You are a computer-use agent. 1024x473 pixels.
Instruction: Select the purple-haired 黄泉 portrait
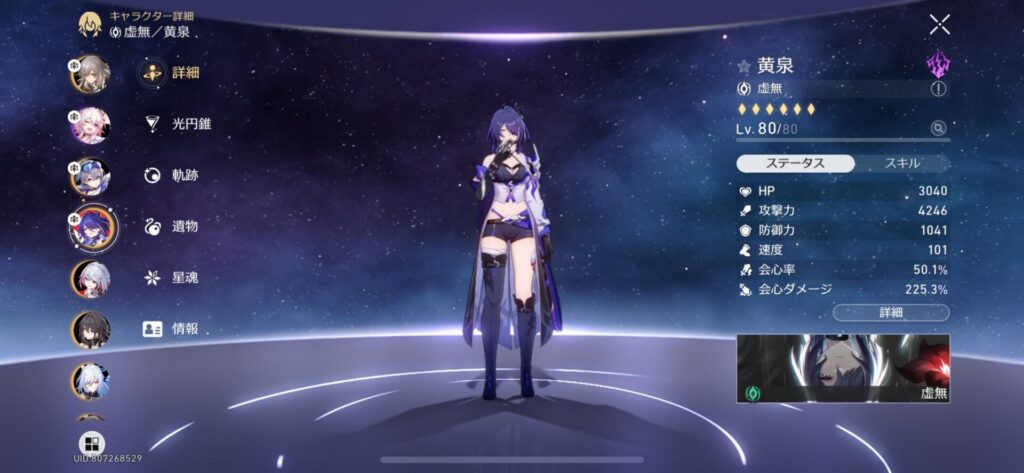click(x=90, y=227)
